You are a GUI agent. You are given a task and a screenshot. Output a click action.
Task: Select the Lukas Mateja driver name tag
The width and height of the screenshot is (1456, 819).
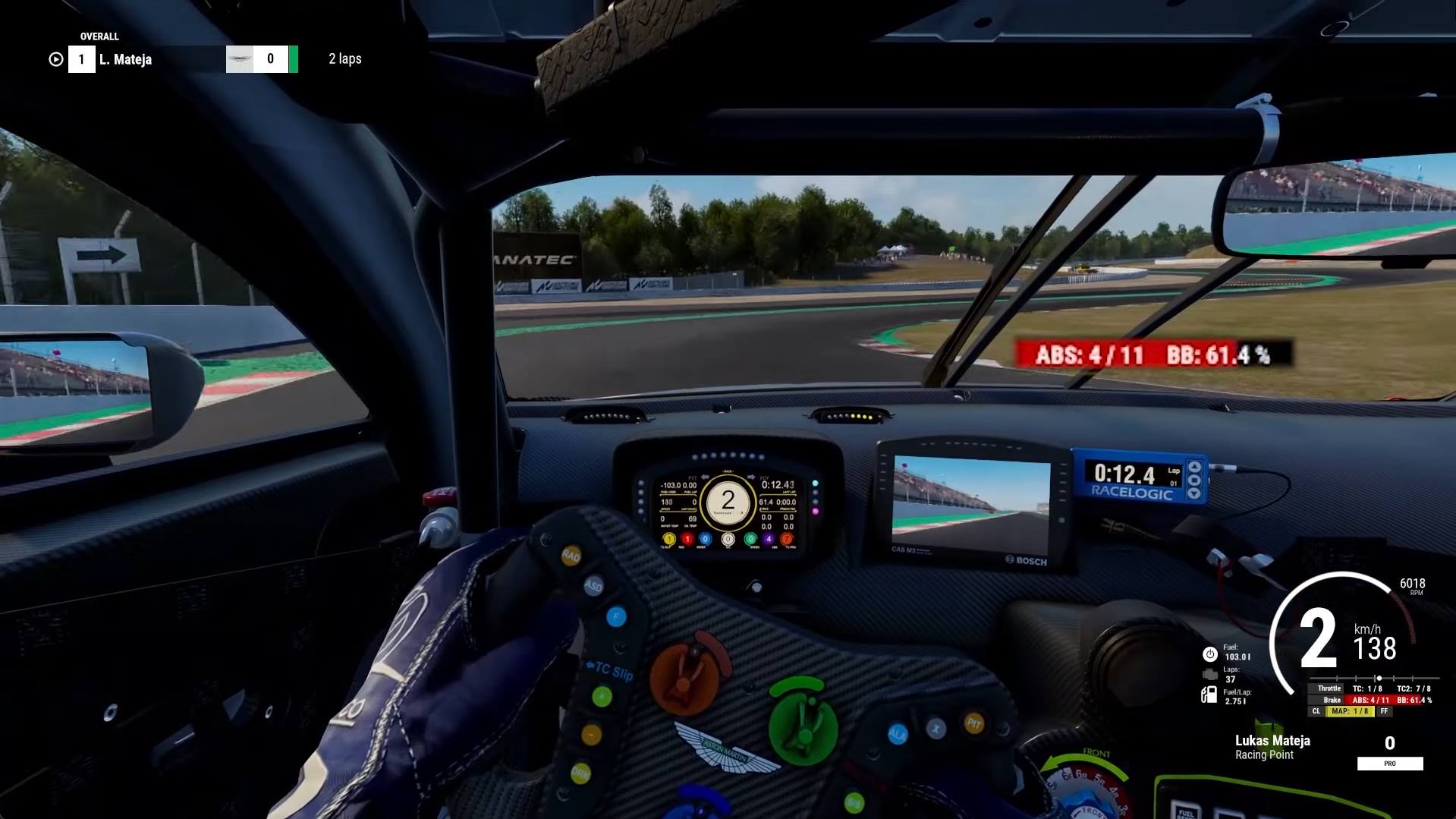(1272, 741)
